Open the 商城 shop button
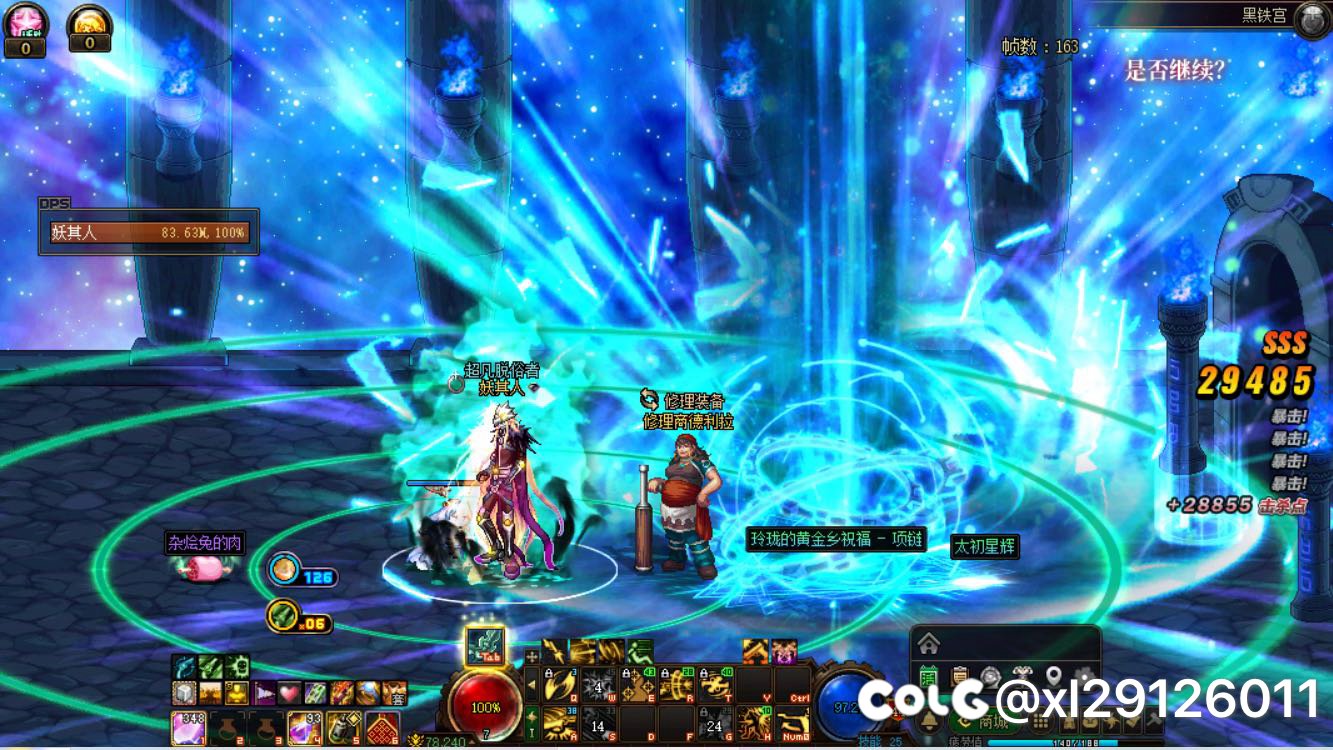The width and height of the screenshot is (1333, 750). (984, 722)
